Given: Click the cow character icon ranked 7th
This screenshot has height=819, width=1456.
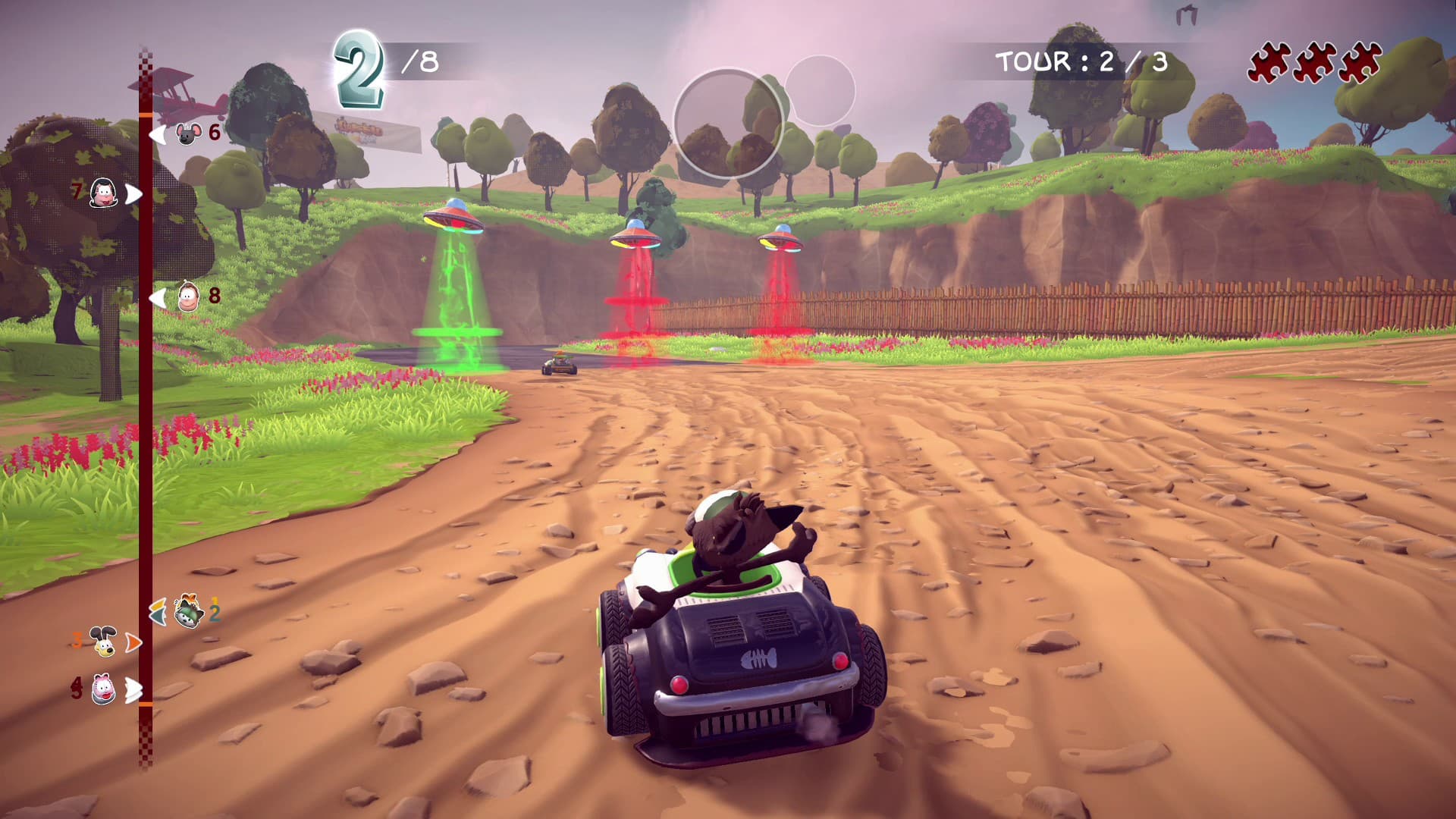Looking at the screenshot, I should point(102,195).
